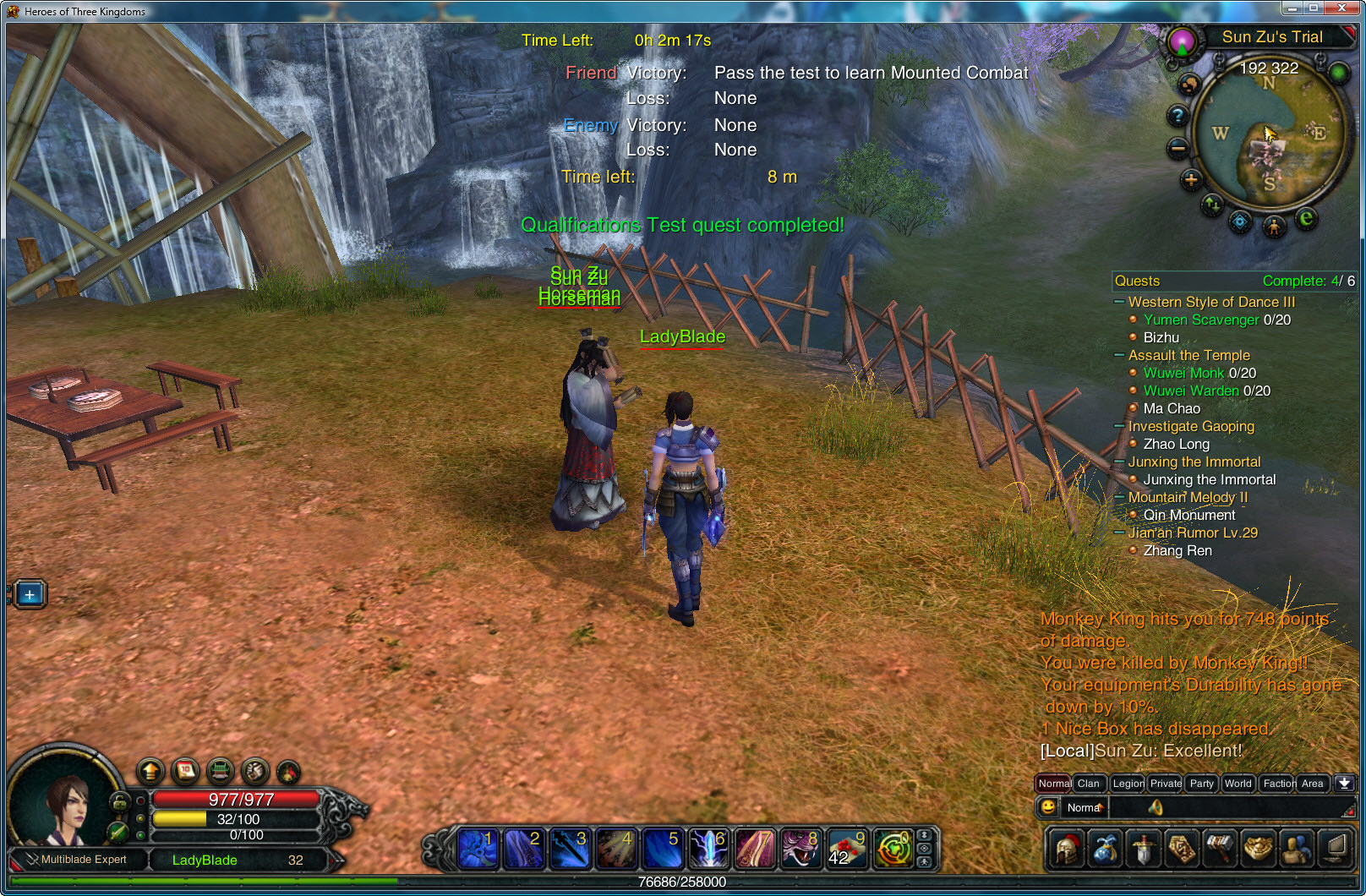This screenshot has width=1366, height=896.
Task: Close the game window
Action: (x=1342, y=8)
